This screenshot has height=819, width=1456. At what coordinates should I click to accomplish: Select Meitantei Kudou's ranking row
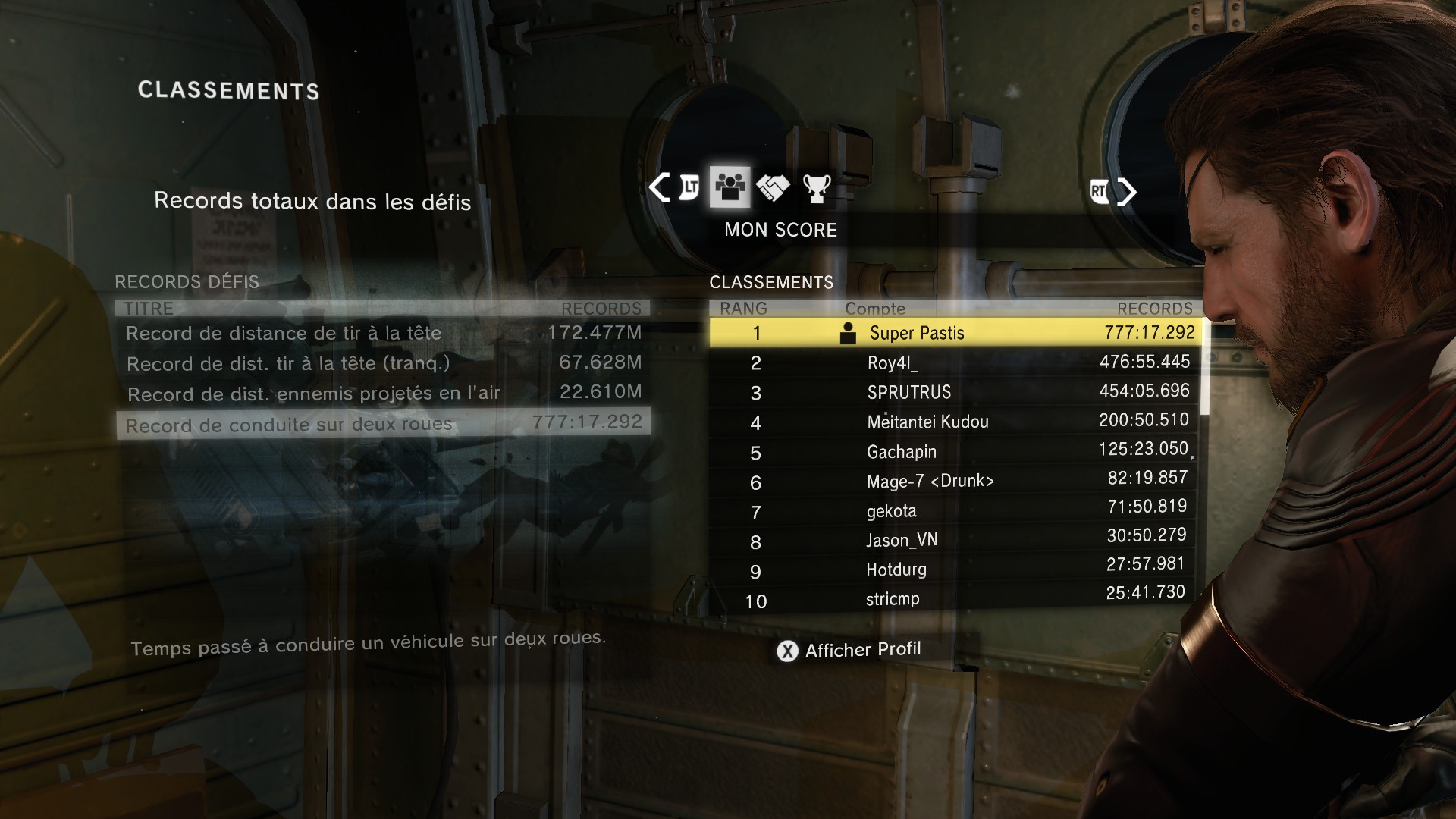[x=955, y=422]
